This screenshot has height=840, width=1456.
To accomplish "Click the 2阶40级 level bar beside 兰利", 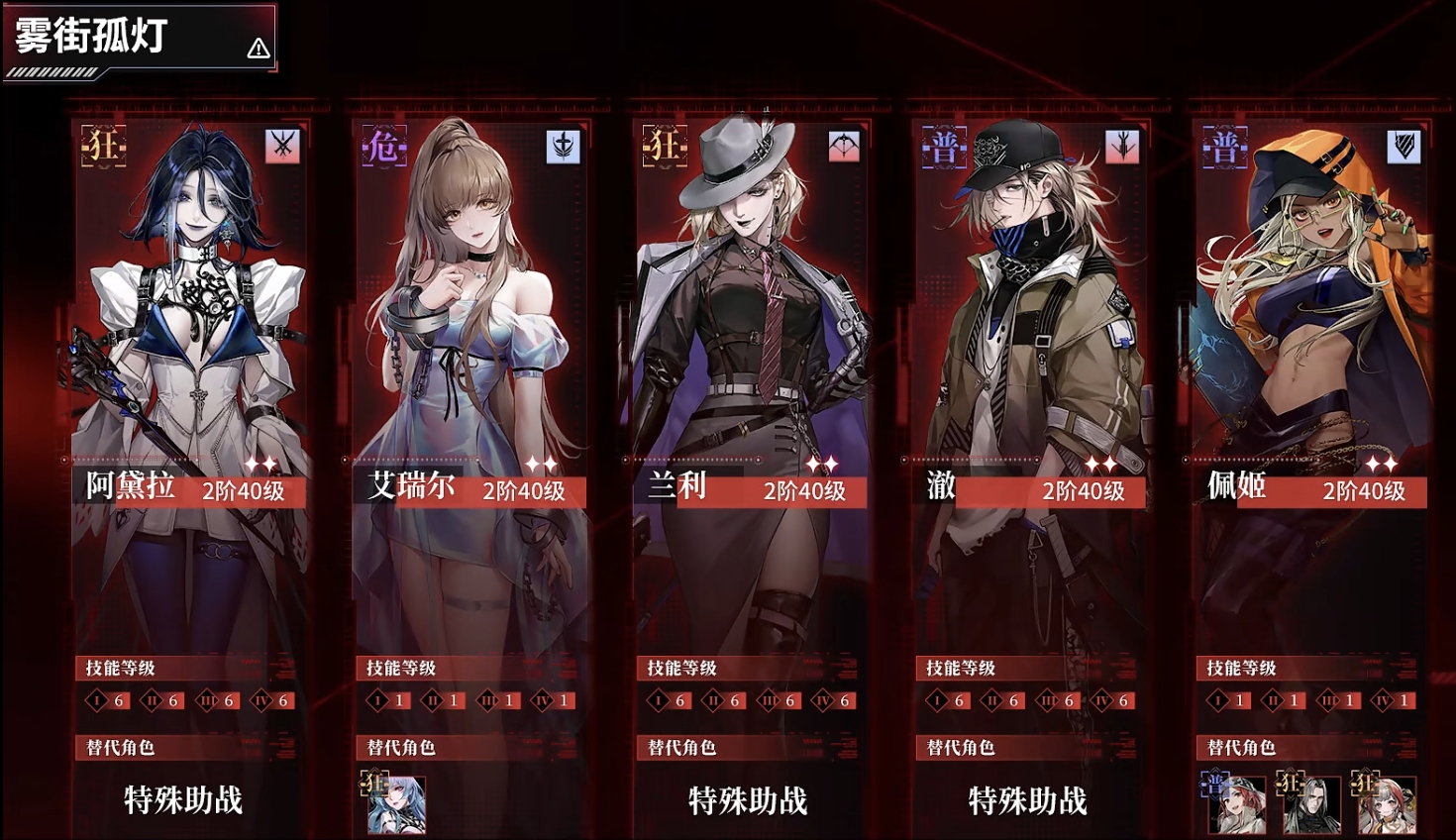I will (x=804, y=490).
